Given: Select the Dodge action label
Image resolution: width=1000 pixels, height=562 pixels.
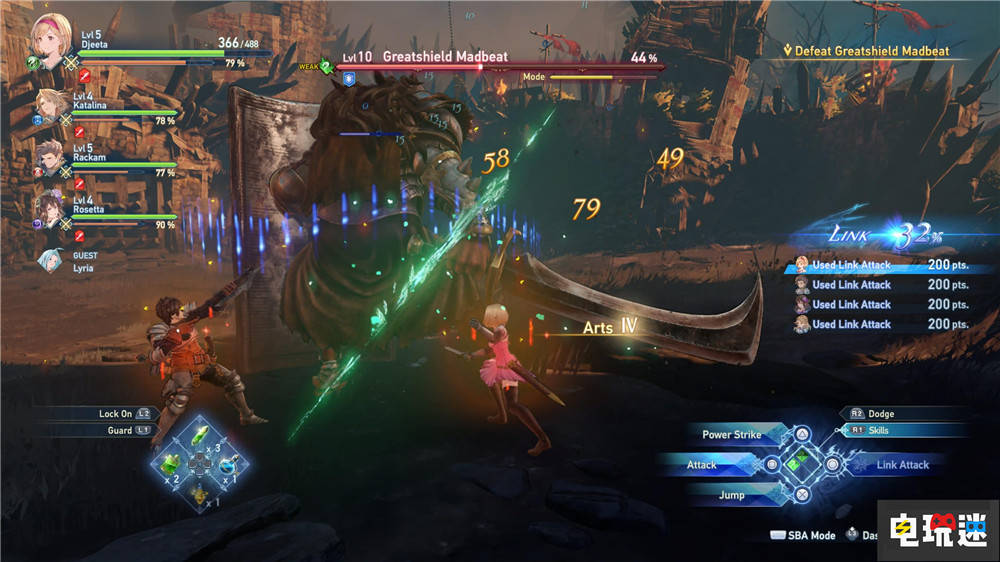Looking at the screenshot, I should point(880,413).
